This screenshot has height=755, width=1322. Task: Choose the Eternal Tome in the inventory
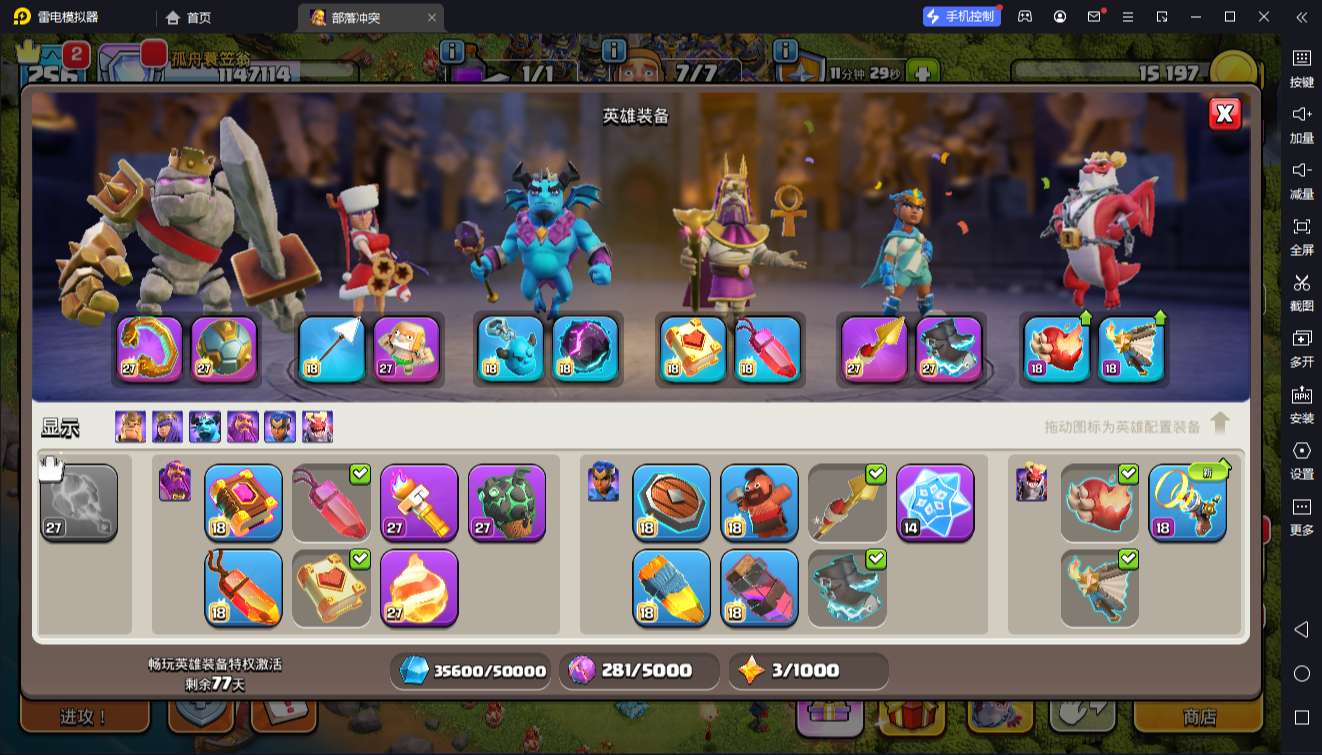point(243,502)
